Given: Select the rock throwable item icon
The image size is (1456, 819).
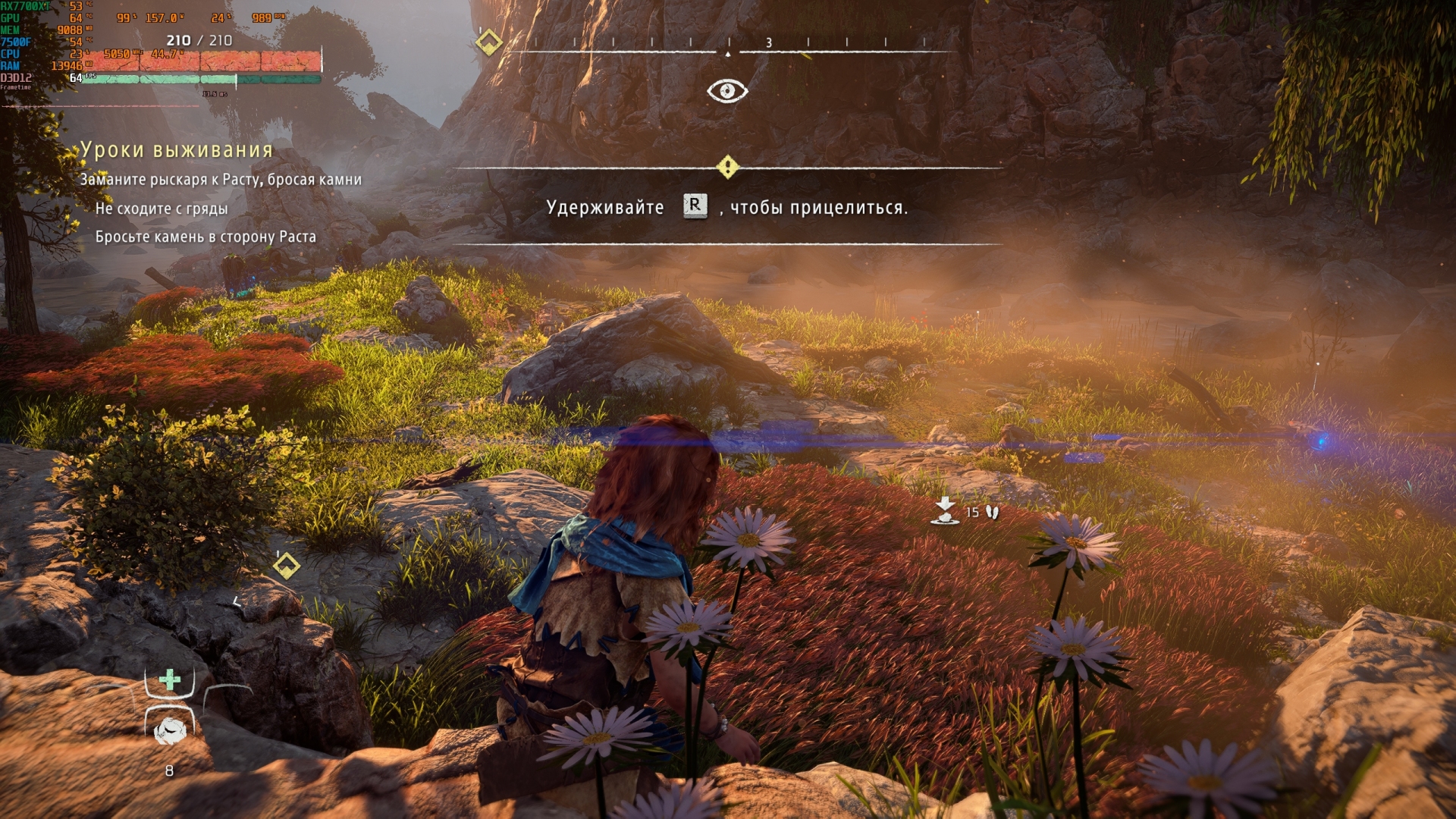Looking at the screenshot, I should (170, 730).
